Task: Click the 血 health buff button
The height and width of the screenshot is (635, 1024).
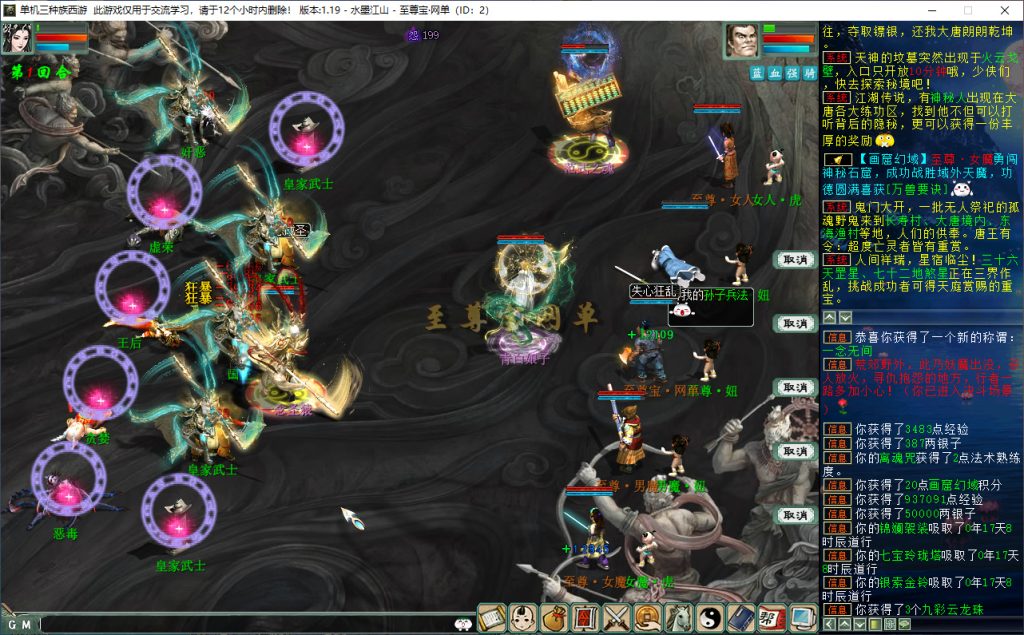Action: coord(775,73)
